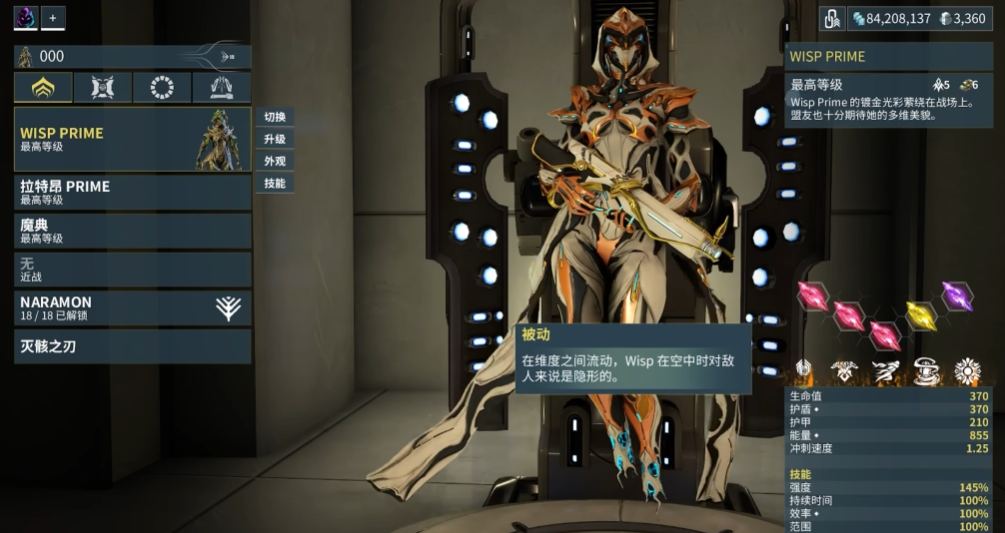The image size is (1005, 533).
Task: Open the 外观 appearance menu
Action: 275,161
